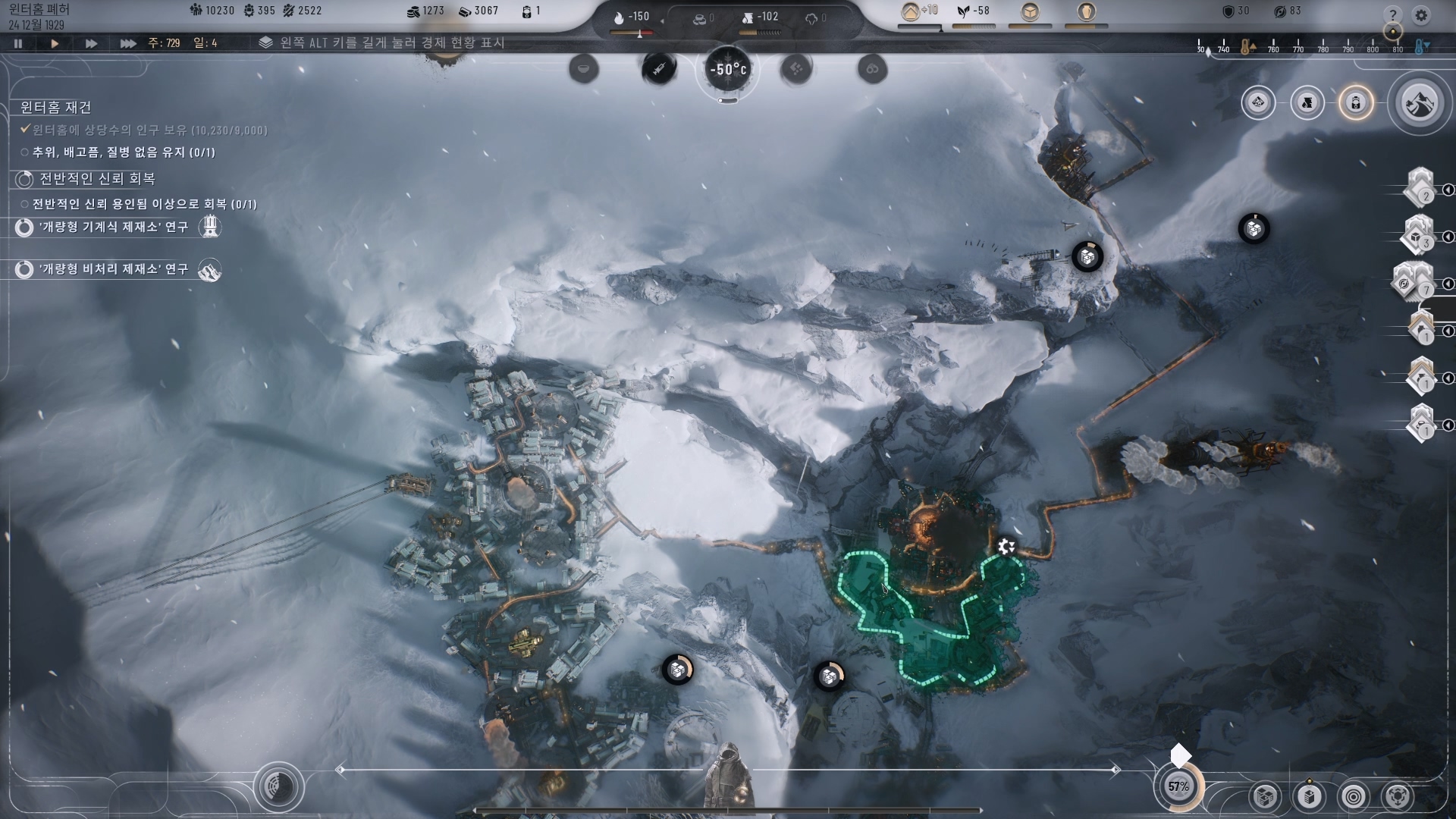Set fastest triple-arrow game speed
The width and height of the screenshot is (1456, 819).
(127, 43)
